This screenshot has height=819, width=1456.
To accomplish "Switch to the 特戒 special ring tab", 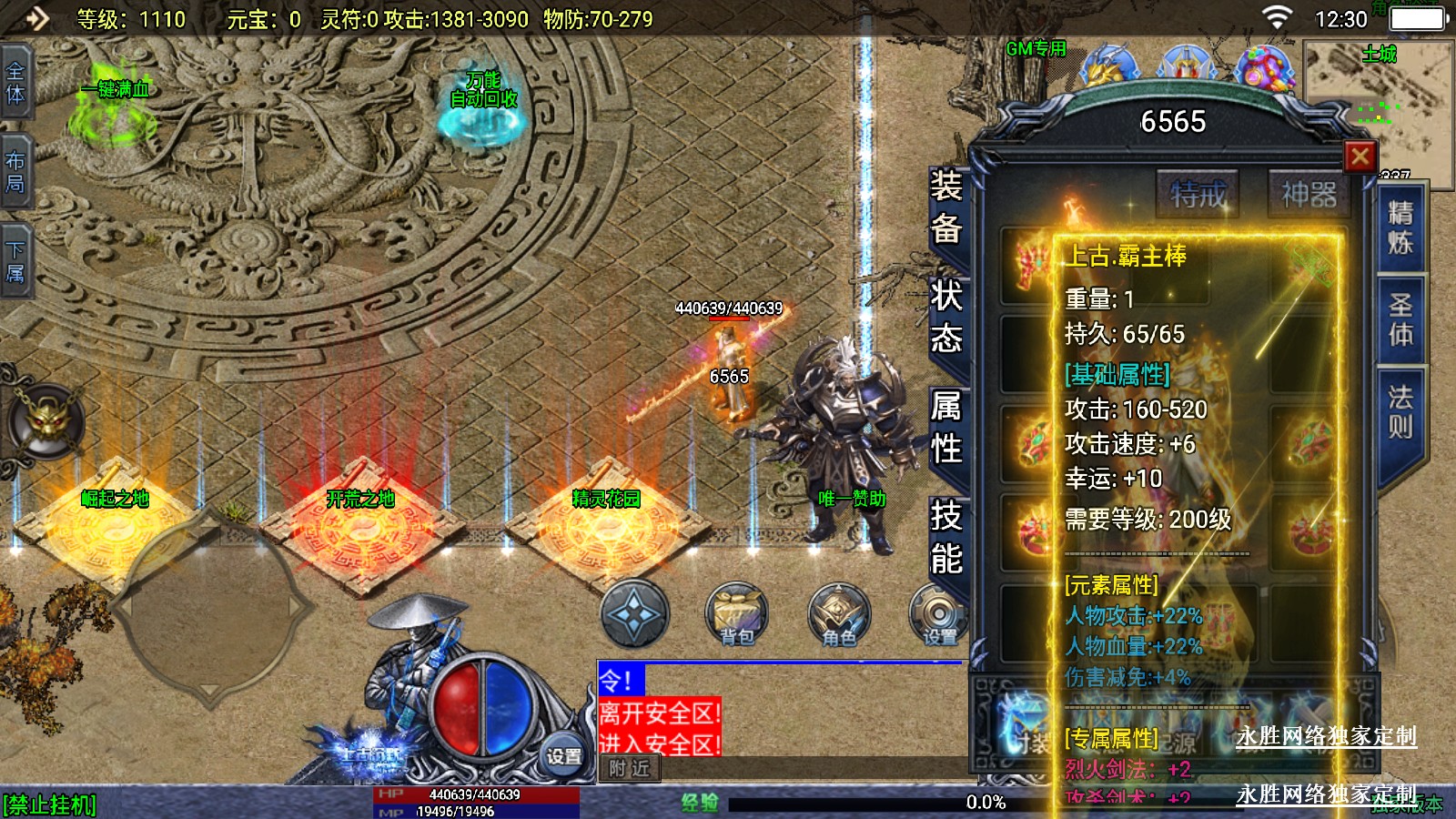I will point(1198,194).
